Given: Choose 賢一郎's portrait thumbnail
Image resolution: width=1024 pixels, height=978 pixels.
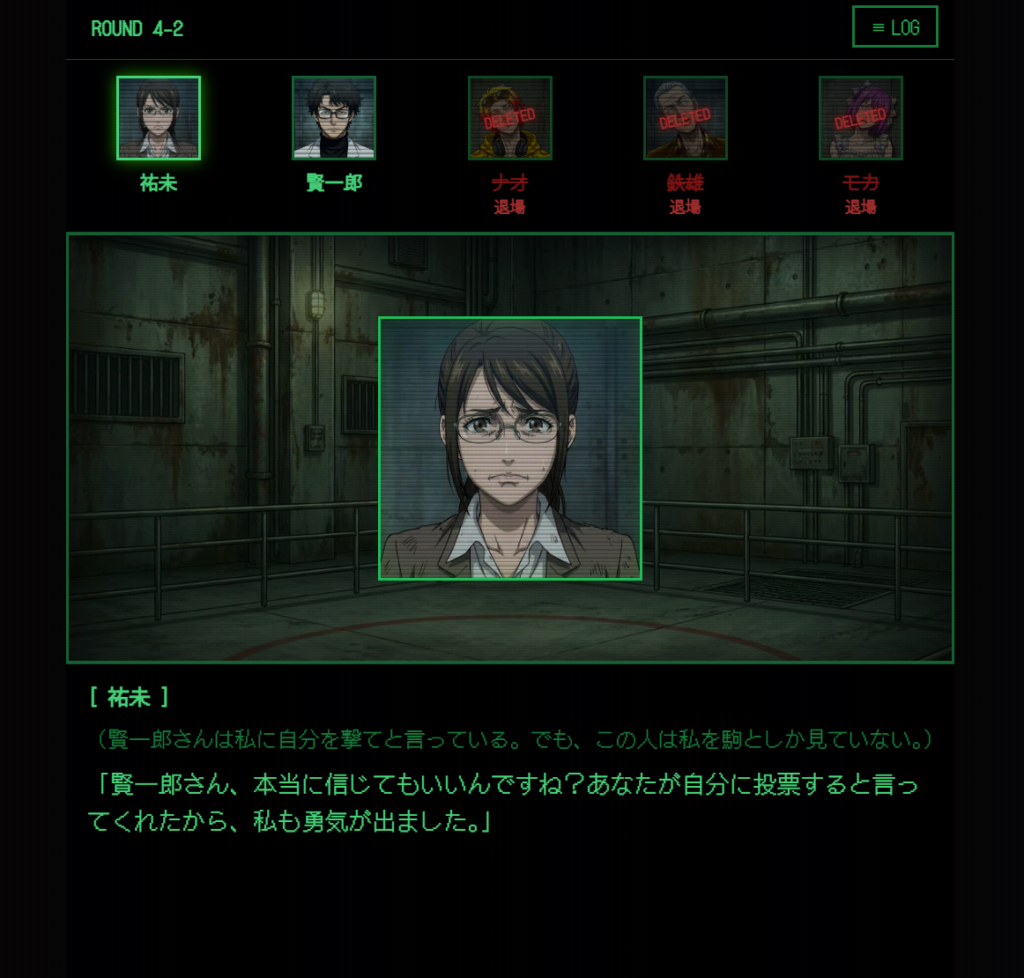Looking at the screenshot, I should click(x=334, y=118).
